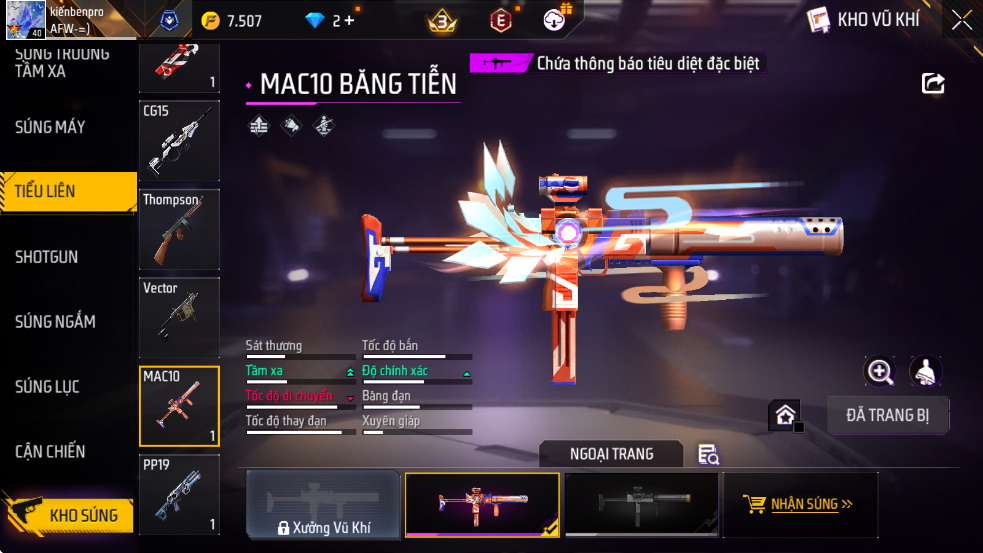Viewport: 983px width, 553px height.
Task: Zoom in with the magnifier icon
Action: (880, 372)
